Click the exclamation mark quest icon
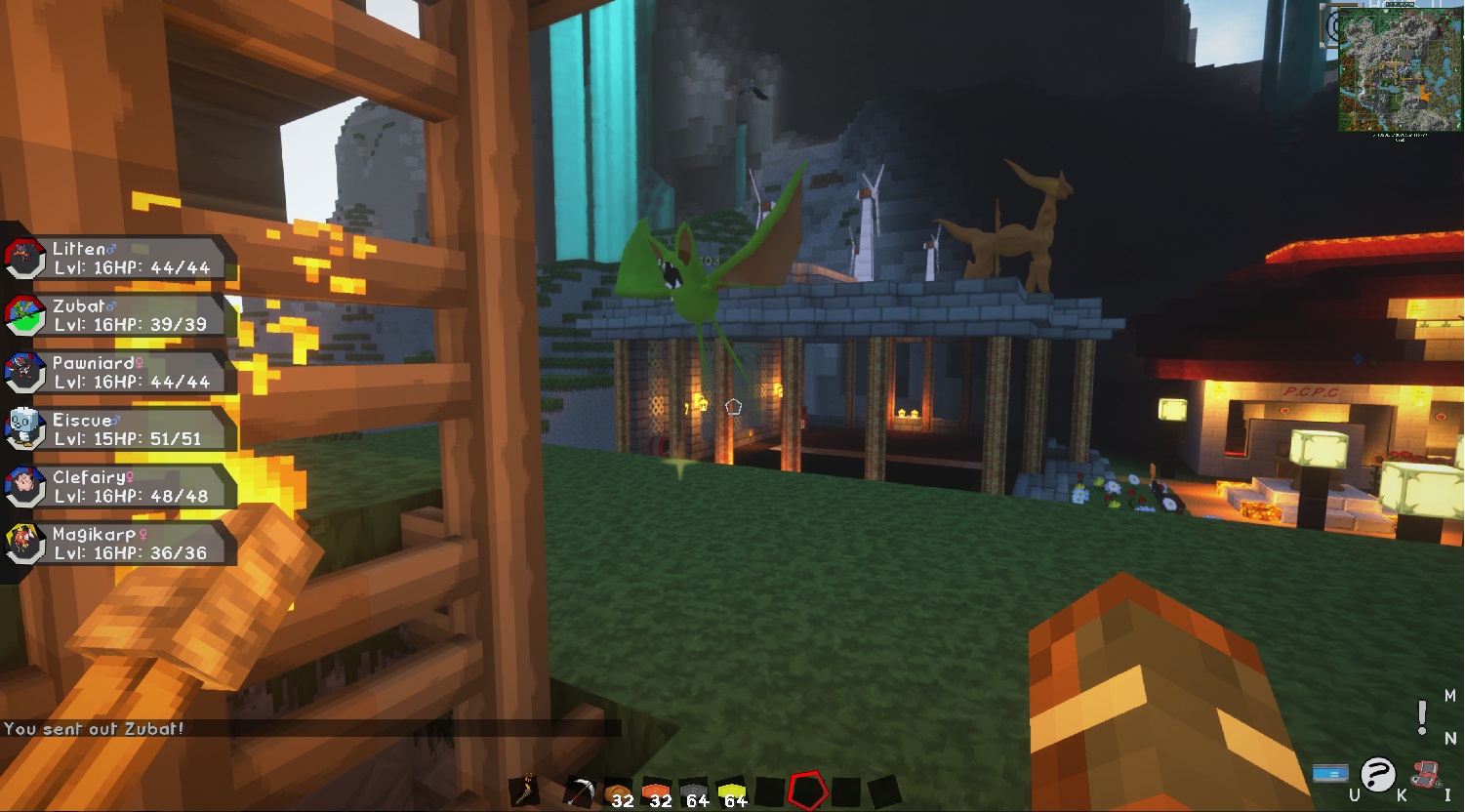 point(1422,718)
